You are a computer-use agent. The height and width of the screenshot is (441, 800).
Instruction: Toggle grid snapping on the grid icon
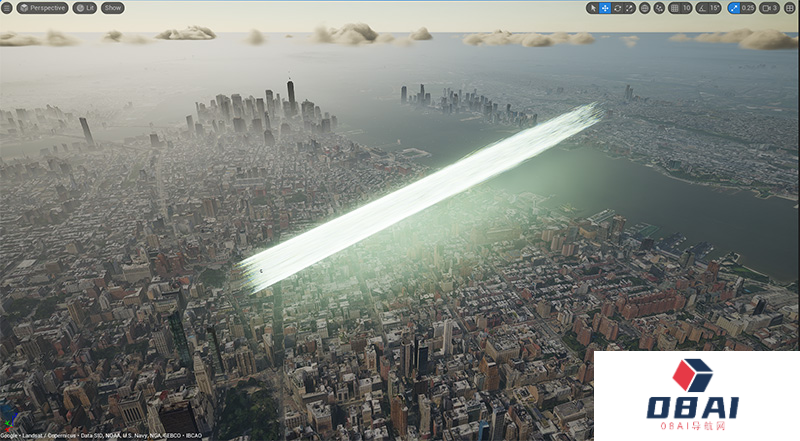tap(673, 8)
